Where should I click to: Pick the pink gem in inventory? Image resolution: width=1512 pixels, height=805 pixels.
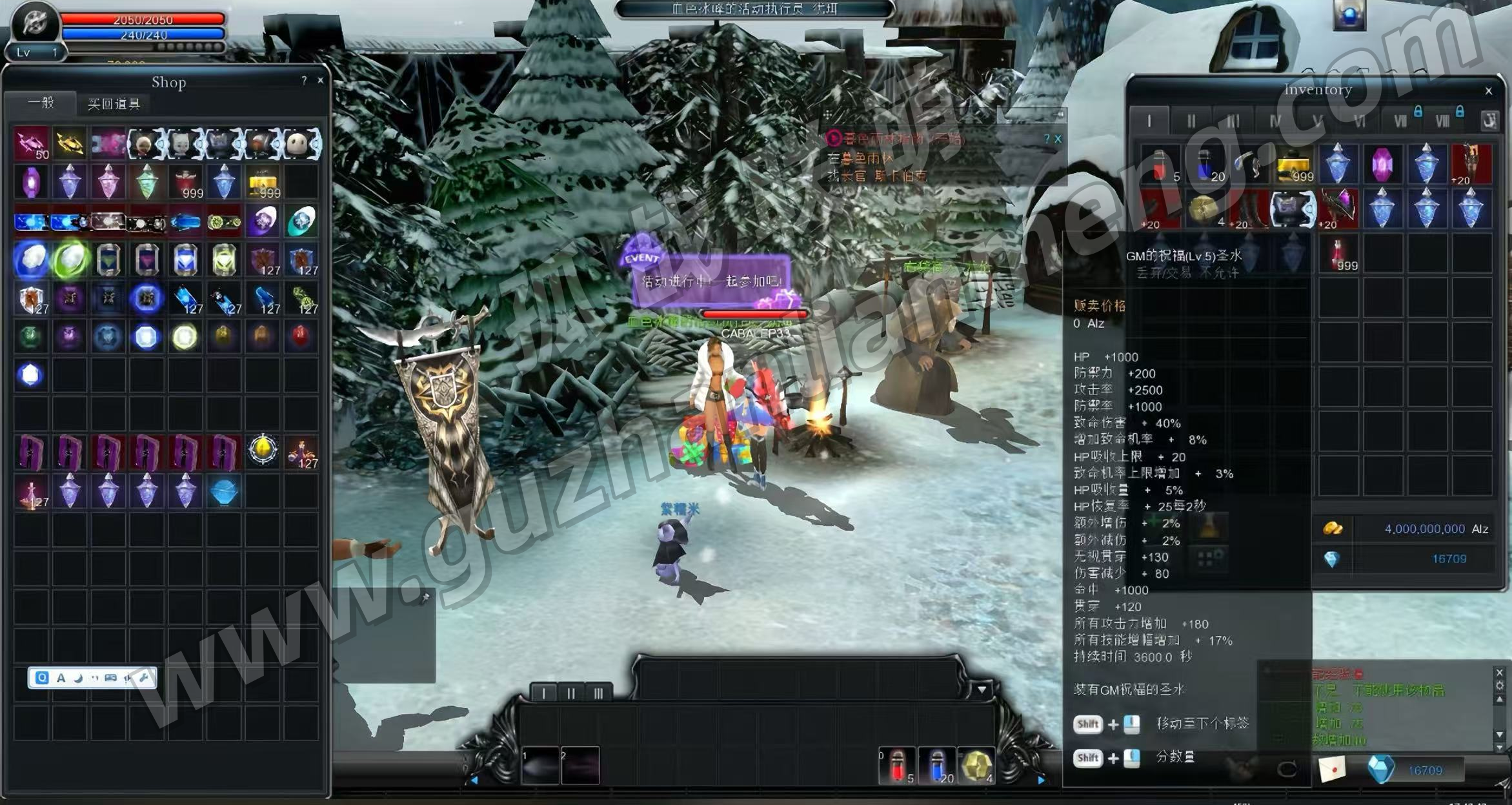point(1382,165)
